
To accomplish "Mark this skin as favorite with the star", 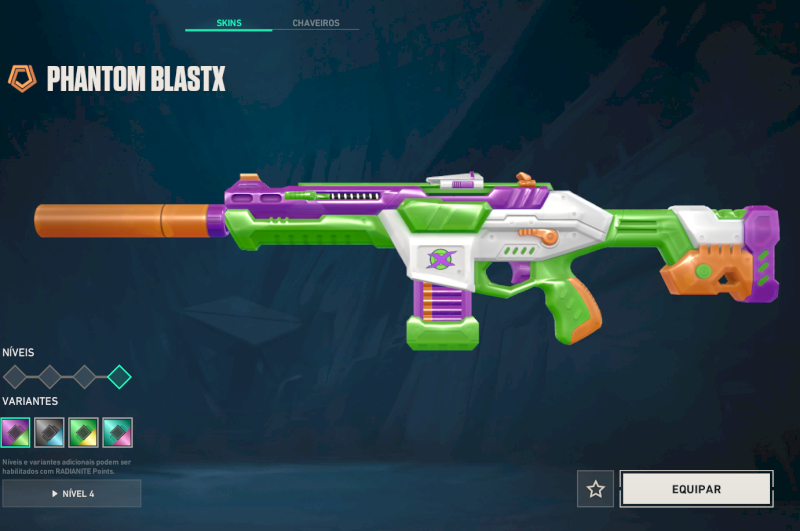I will 596,489.
